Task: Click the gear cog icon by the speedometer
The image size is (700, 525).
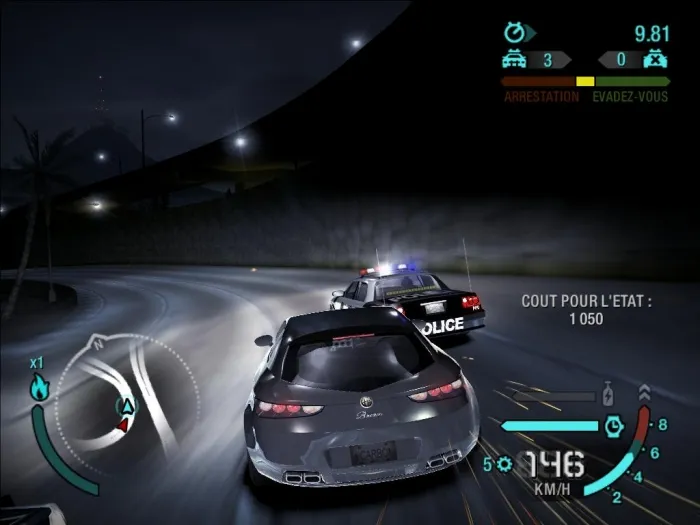Action: point(503,464)
